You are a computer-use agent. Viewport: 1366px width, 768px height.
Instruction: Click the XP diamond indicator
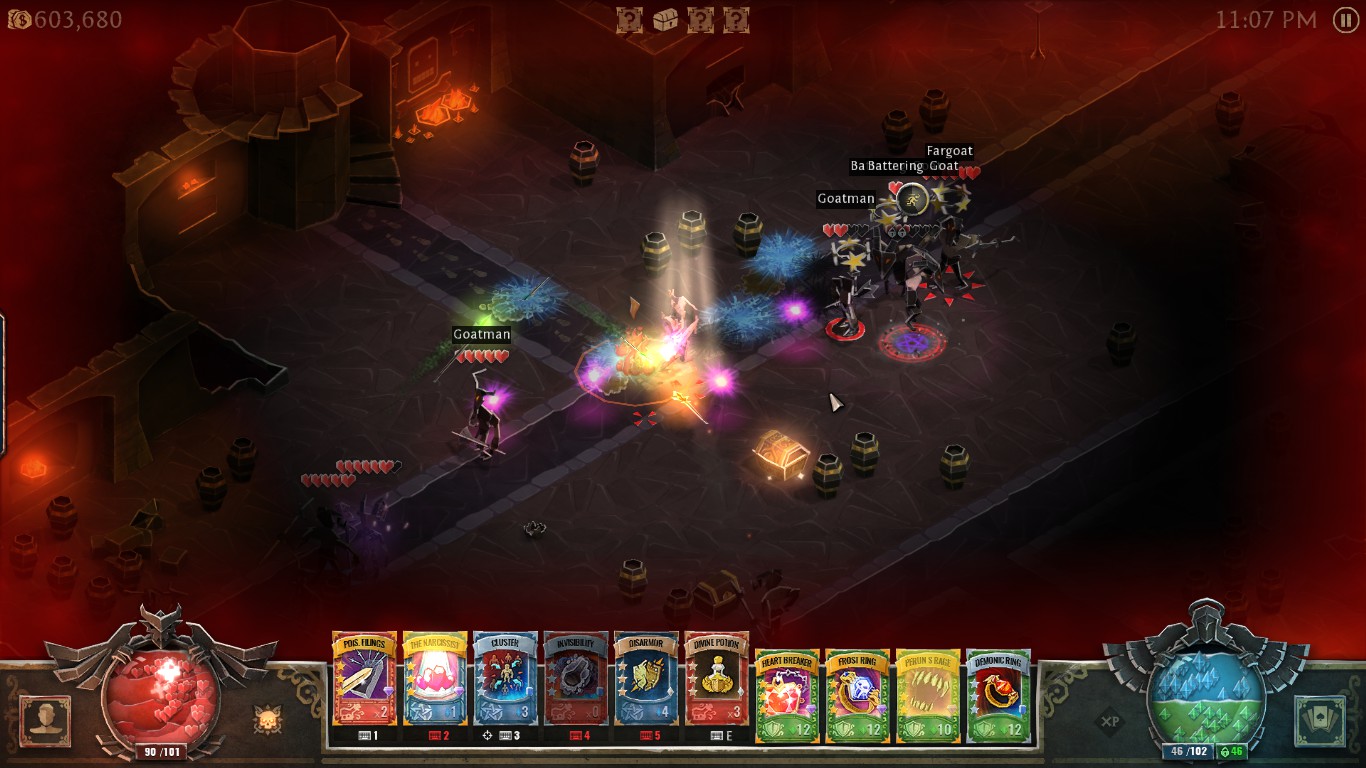[x=1108, y=721]
